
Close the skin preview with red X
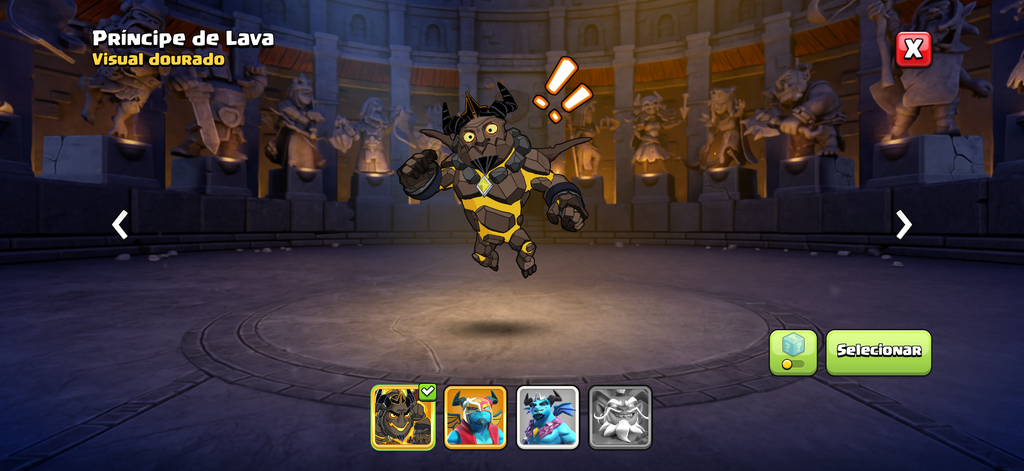click(x=913, y=49)
